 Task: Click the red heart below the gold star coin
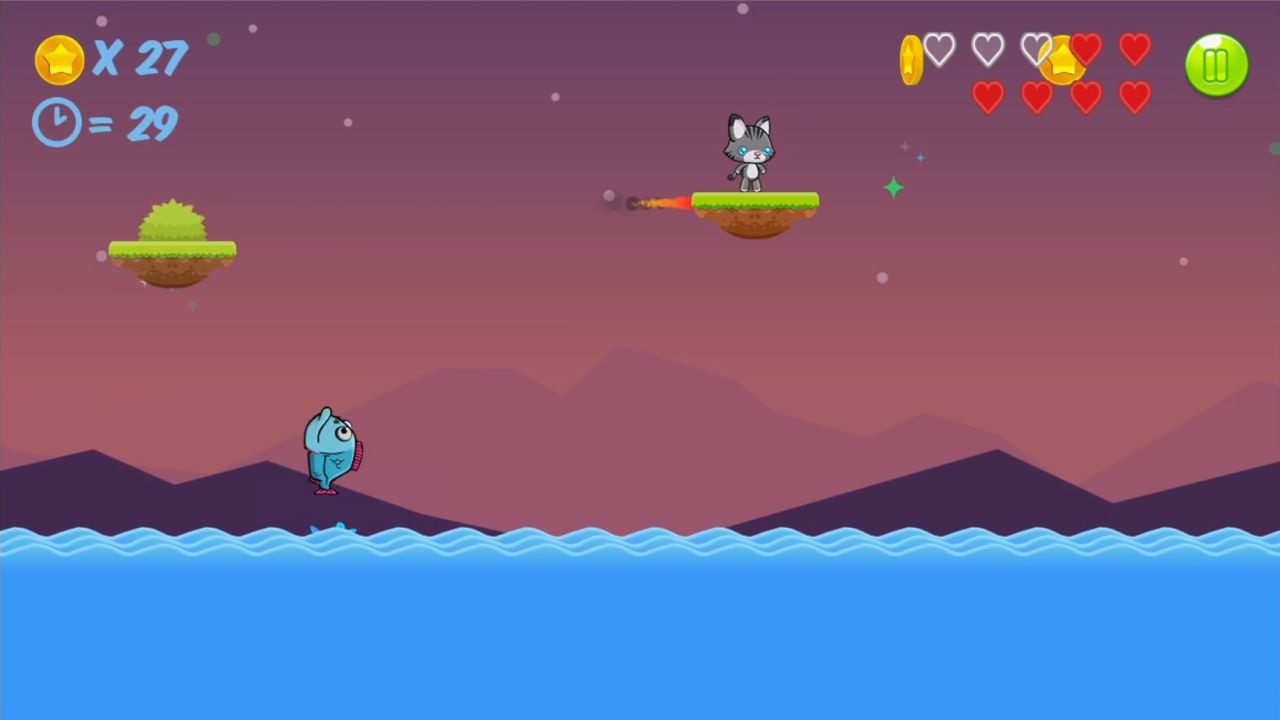pos(1086,96)
